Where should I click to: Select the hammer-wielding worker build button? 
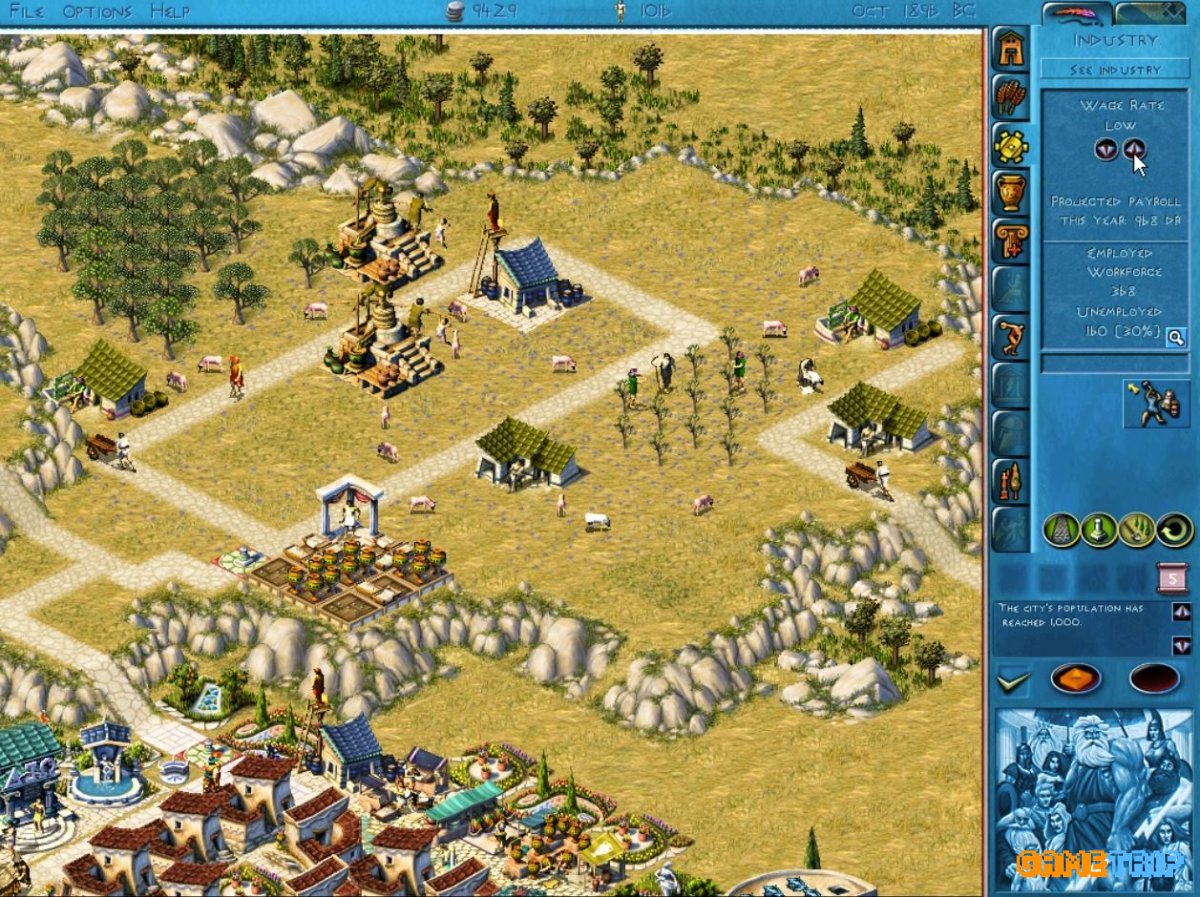(x=1155, y=404)
